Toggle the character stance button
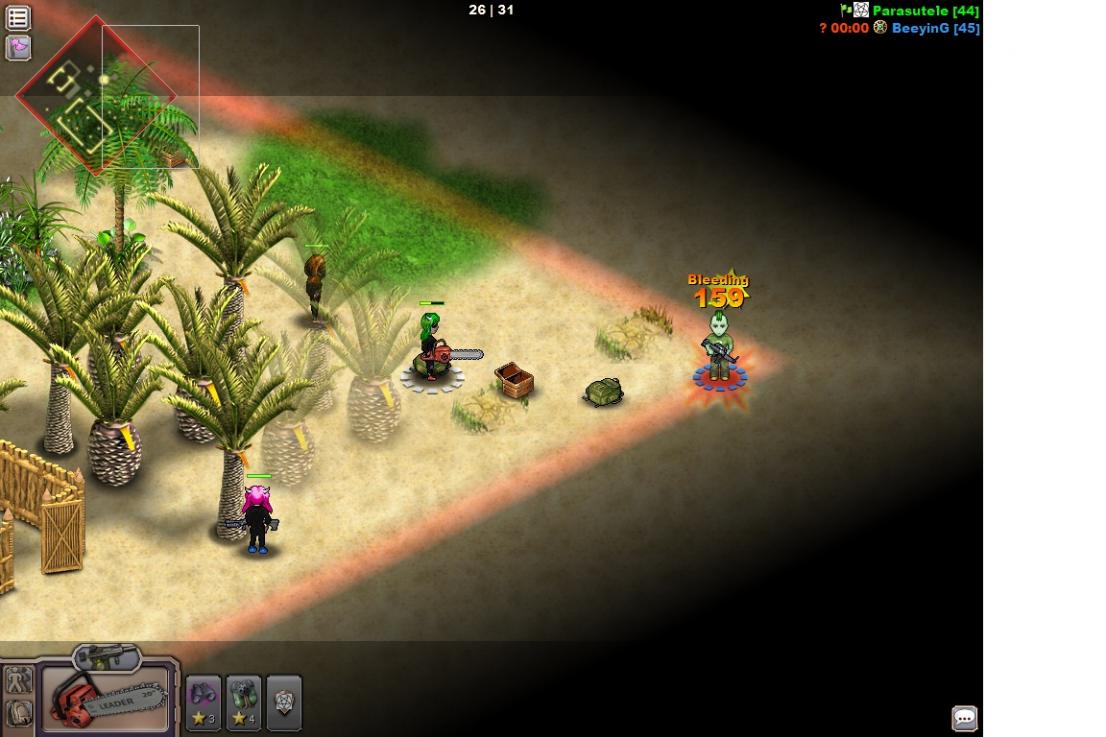This screenshot has width=1106, height=737. point(19,681)
